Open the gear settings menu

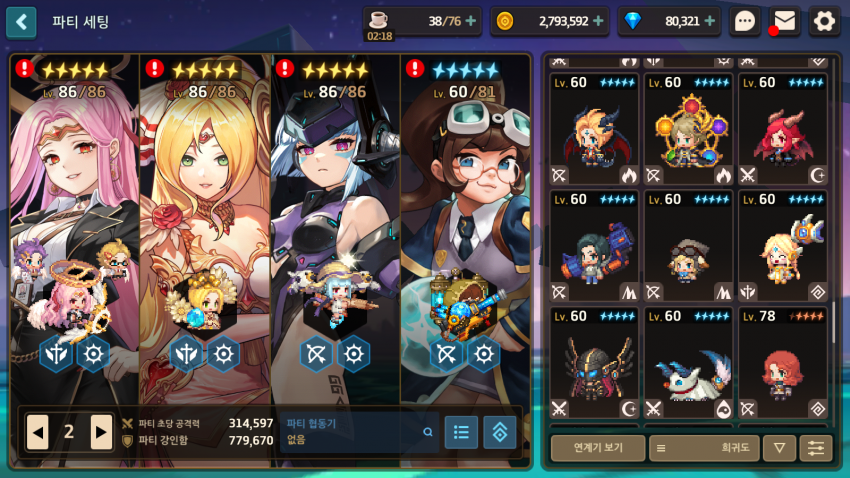coord(824,21)
